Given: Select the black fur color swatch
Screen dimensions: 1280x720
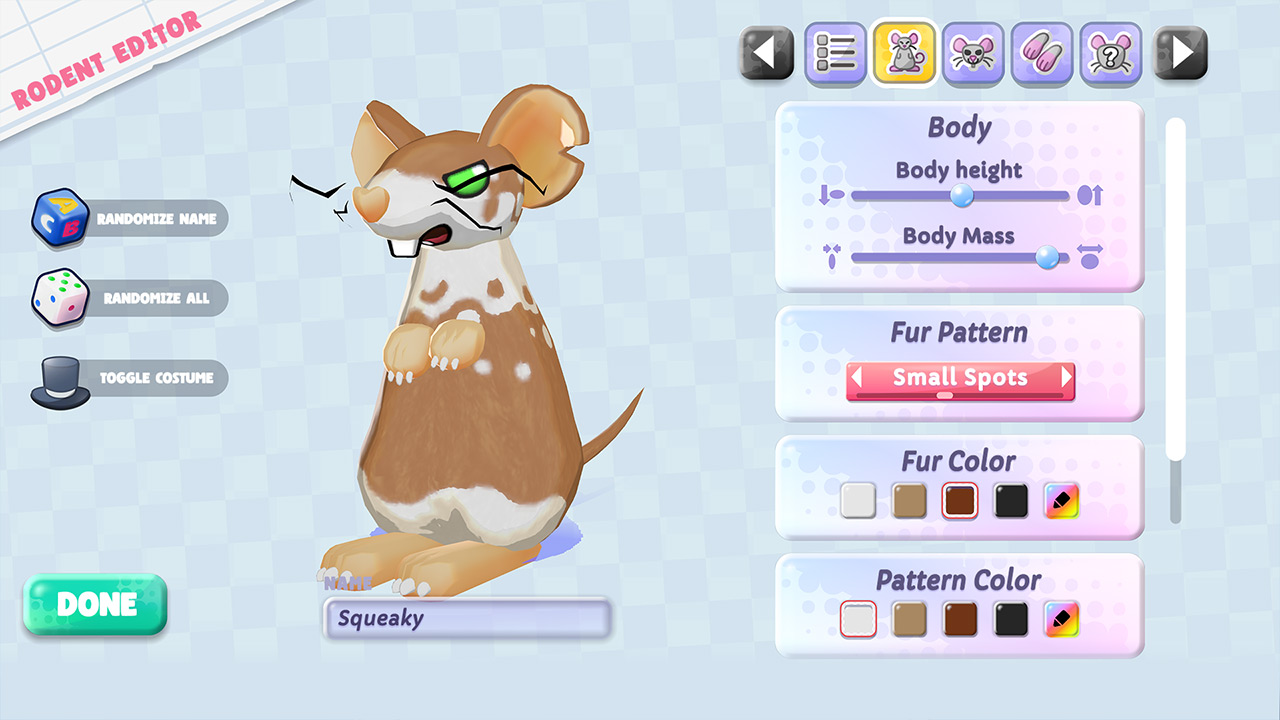Looking at the screenshot, I should (1010, 501).
